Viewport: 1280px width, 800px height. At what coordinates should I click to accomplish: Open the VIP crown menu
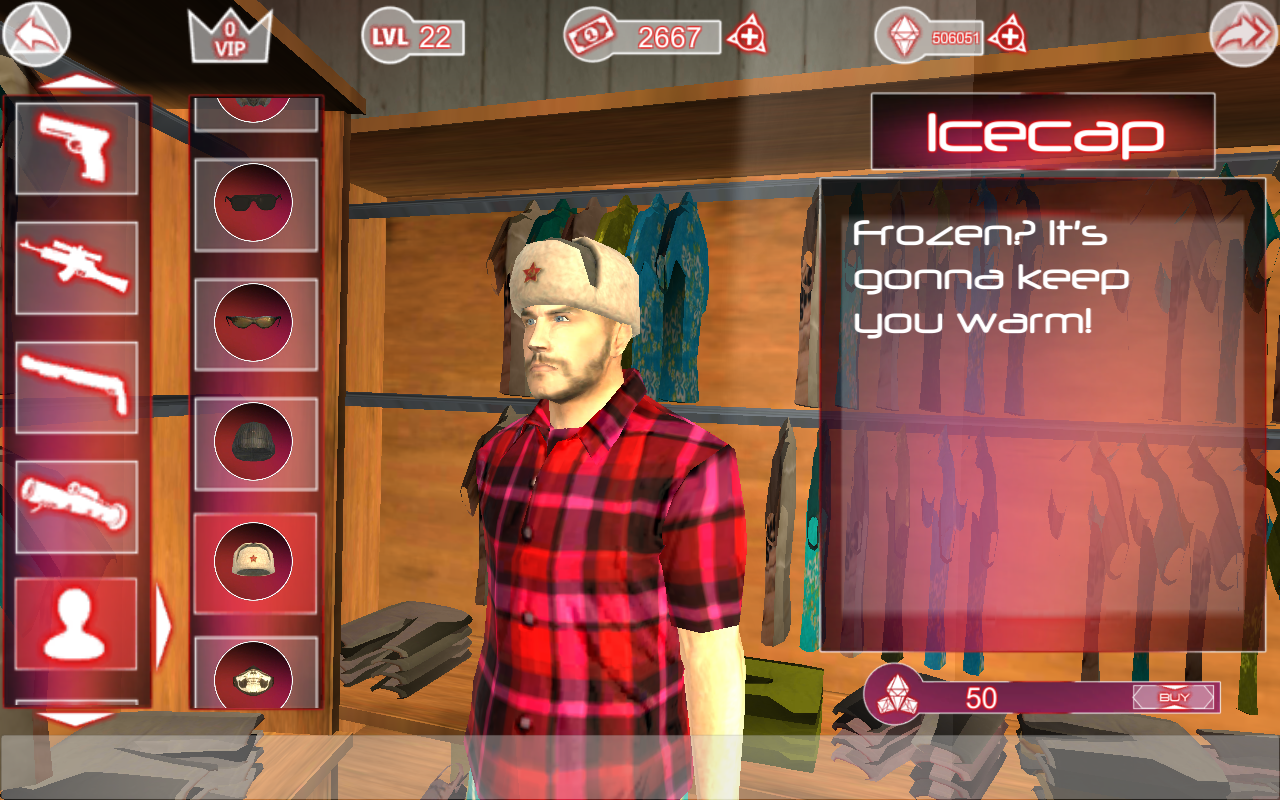coord(230,36)
